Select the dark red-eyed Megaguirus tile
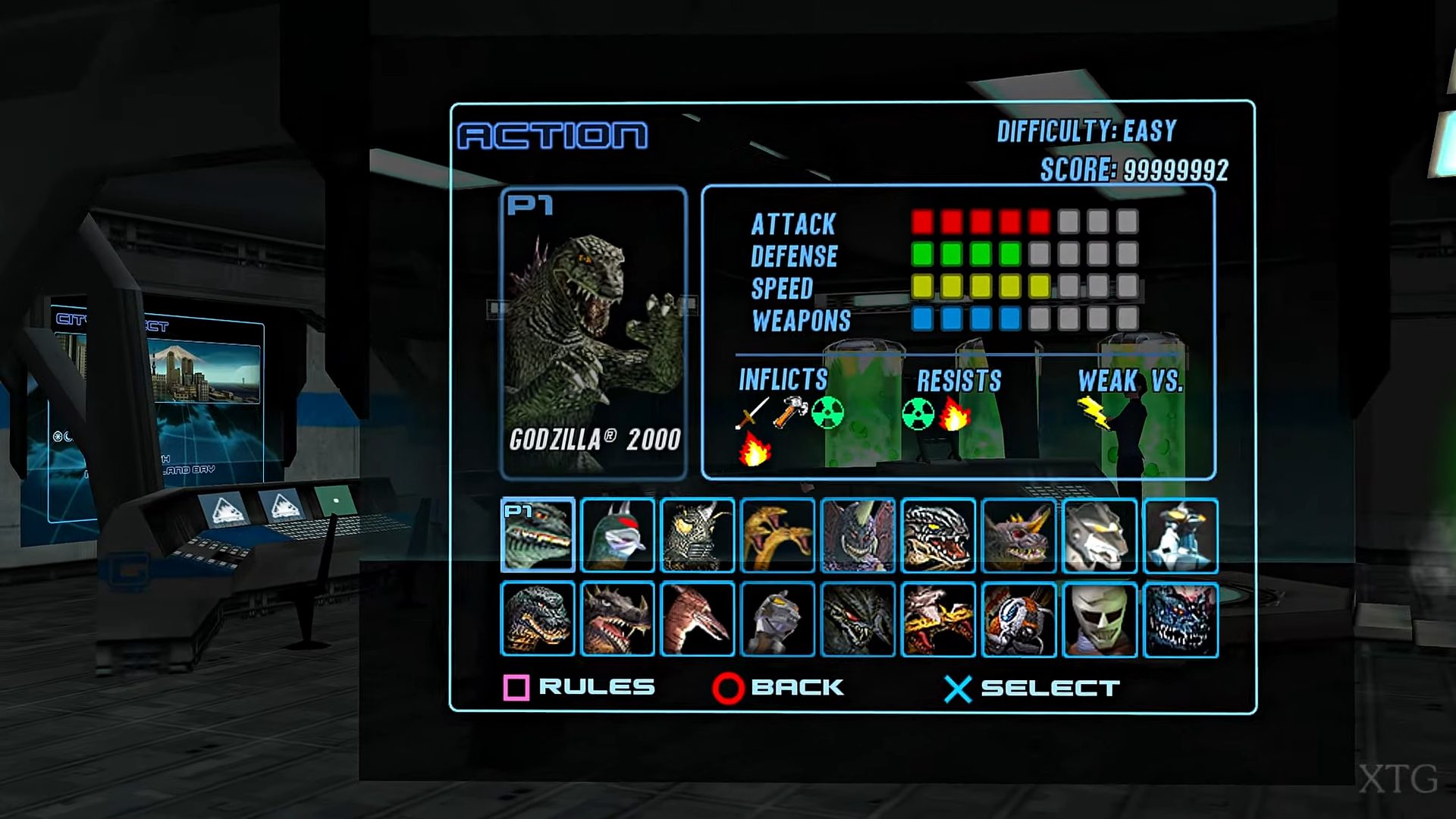The width and height of the screenshot is (1456, 819). [858, 619]
